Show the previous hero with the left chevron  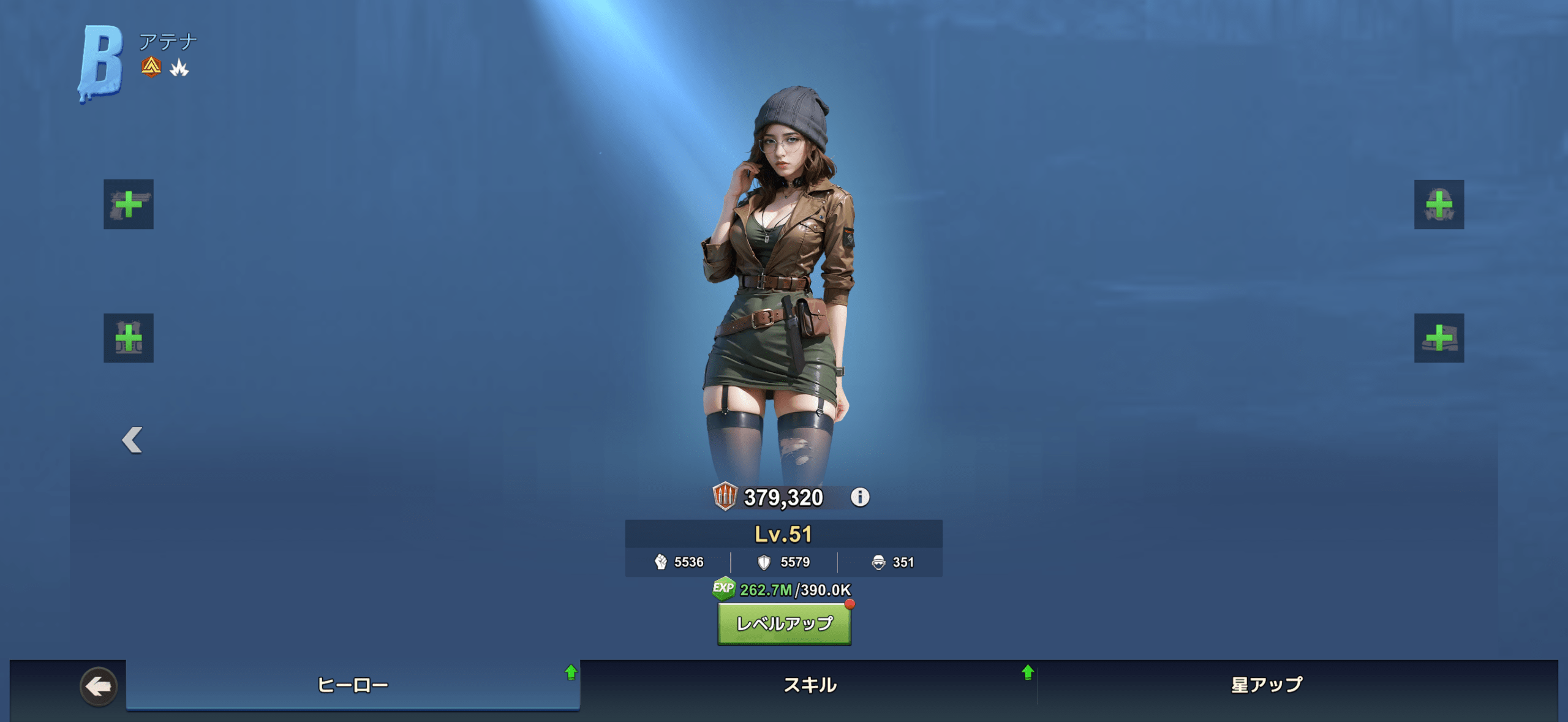point(132,440)
